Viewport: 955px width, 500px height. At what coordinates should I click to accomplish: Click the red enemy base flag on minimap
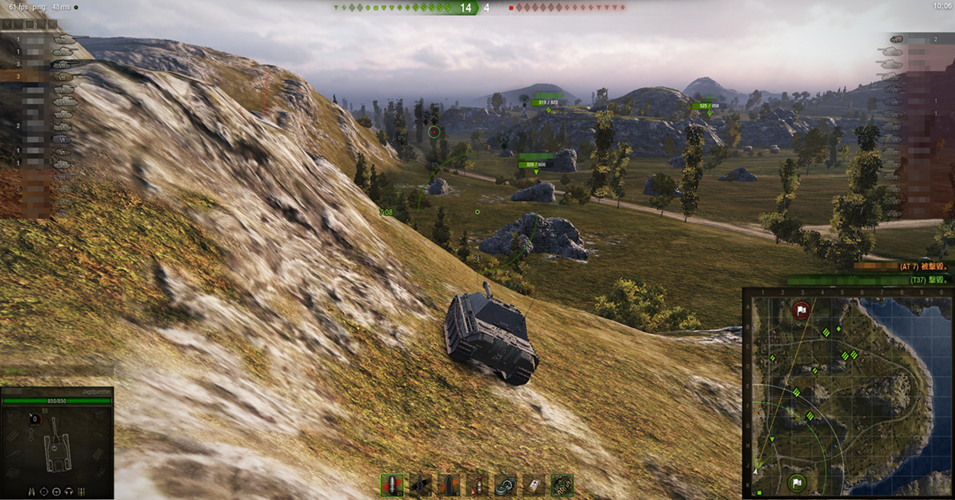(x=800, y=311)
